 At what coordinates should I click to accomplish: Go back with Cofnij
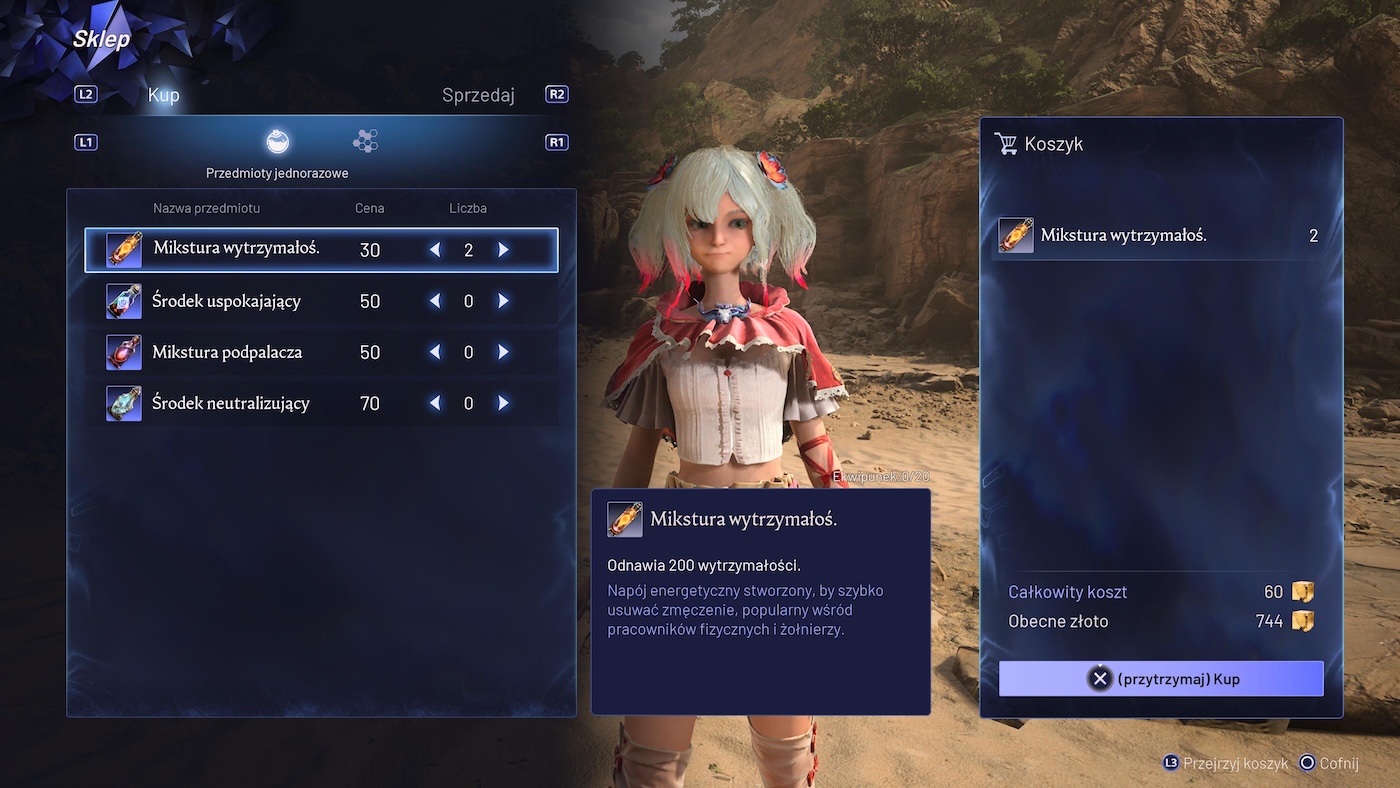pyautogui.click(x=1328, y=763)
